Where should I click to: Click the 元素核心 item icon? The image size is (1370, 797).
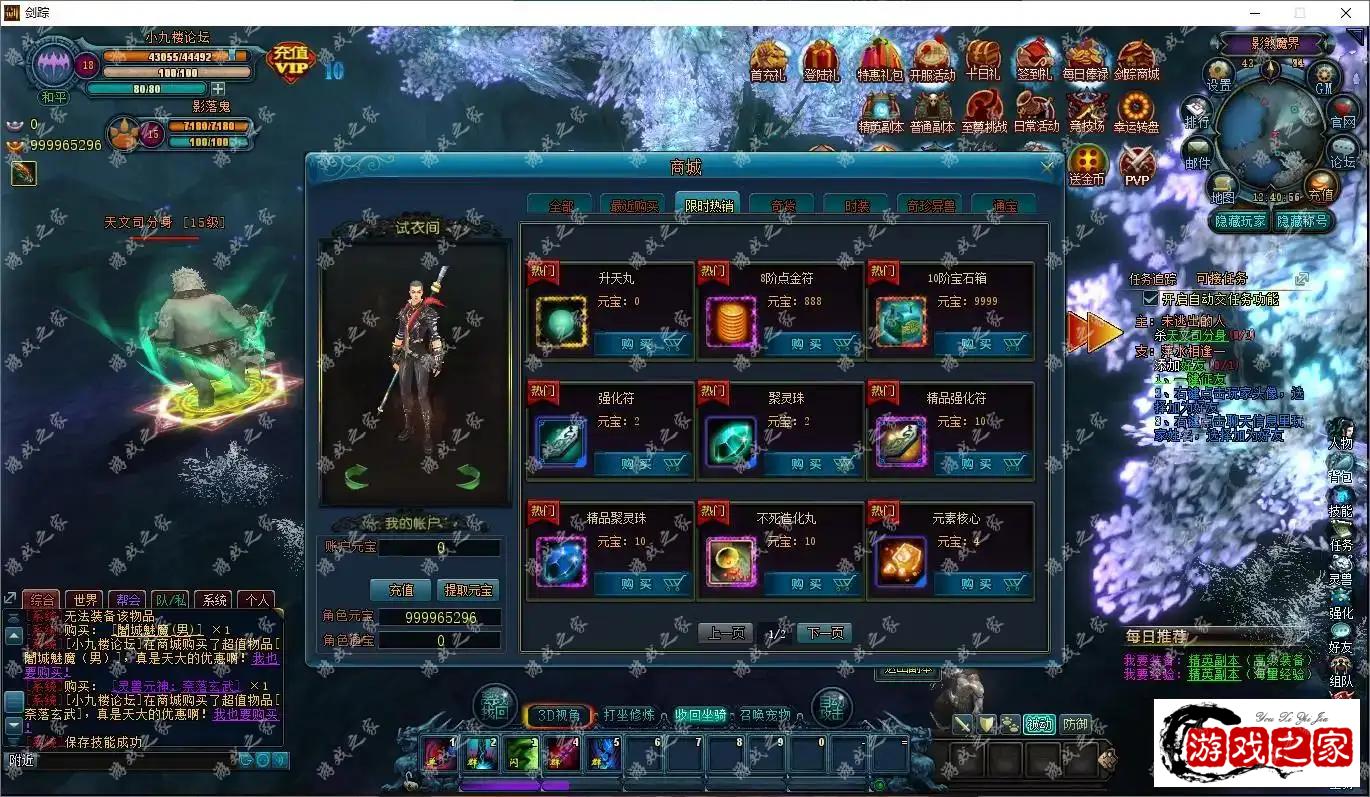(x=900, y=561)
